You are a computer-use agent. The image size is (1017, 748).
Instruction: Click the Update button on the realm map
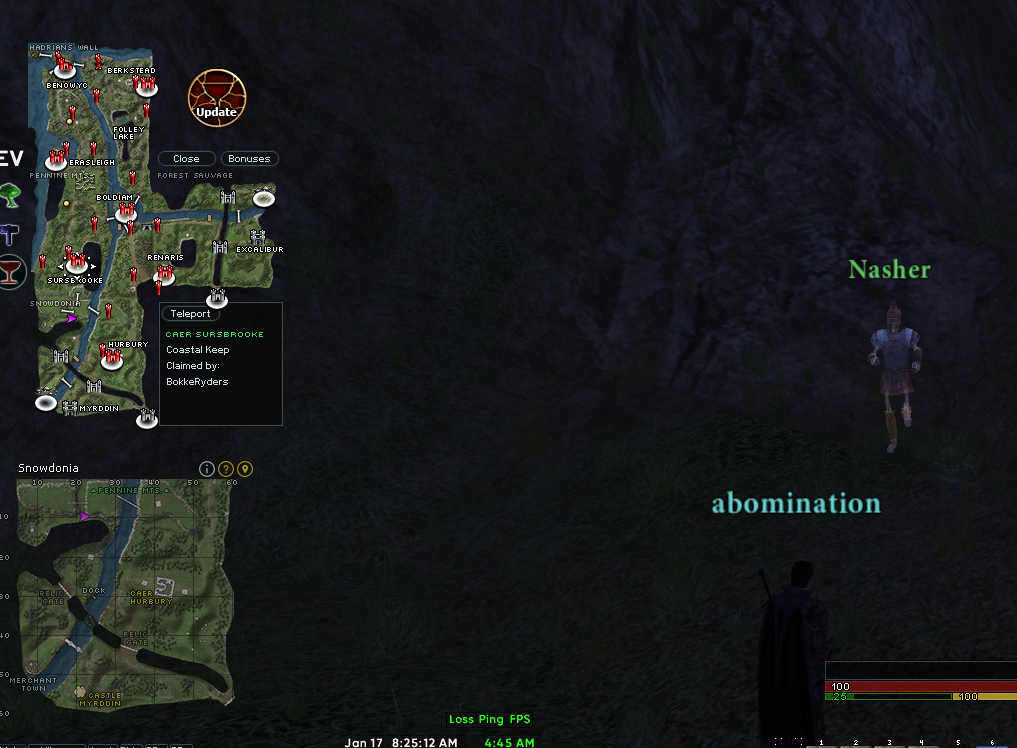tap(216, 98)
